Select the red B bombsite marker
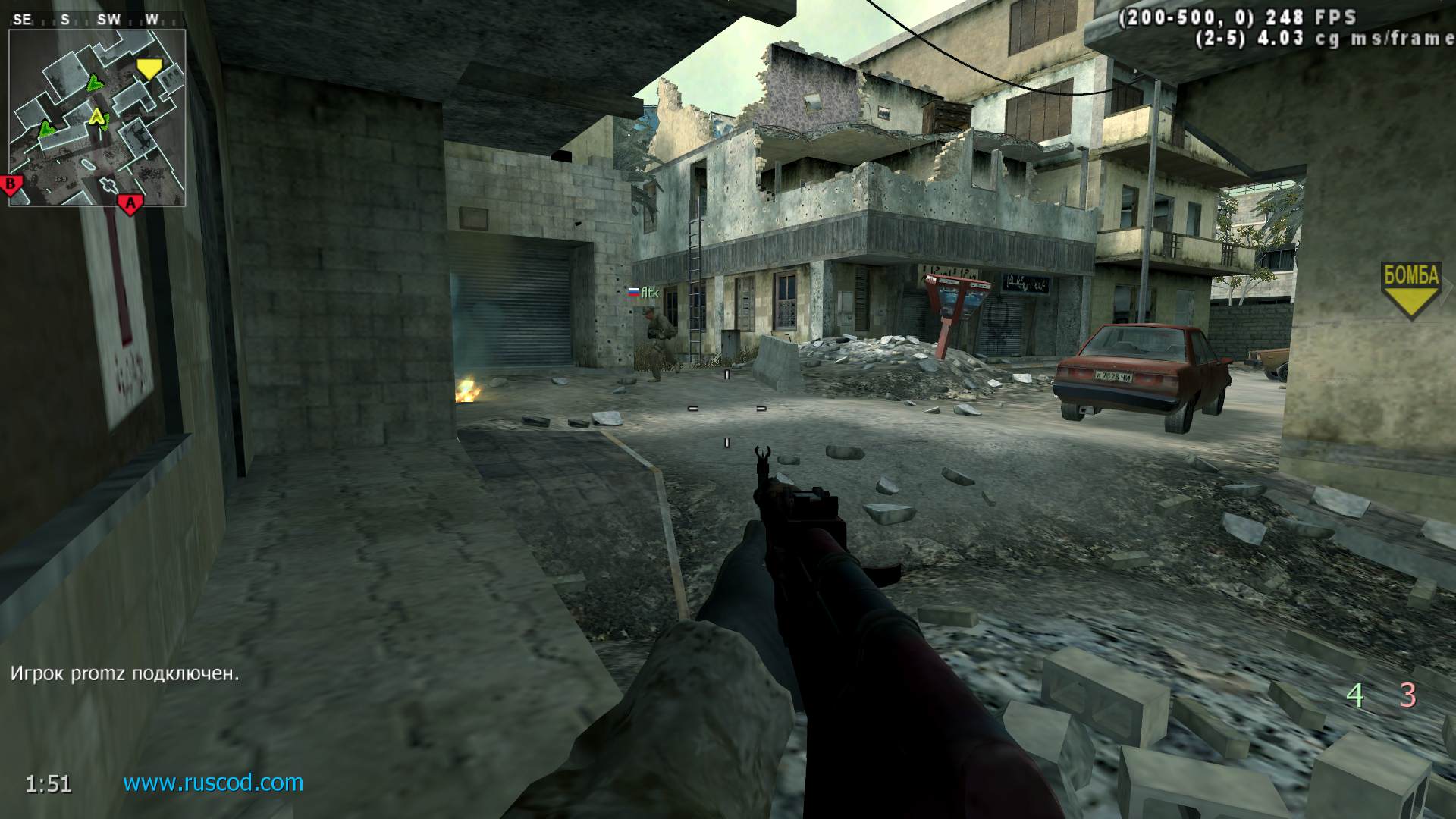The image size is (1456, 819). (x=12, y=184)
